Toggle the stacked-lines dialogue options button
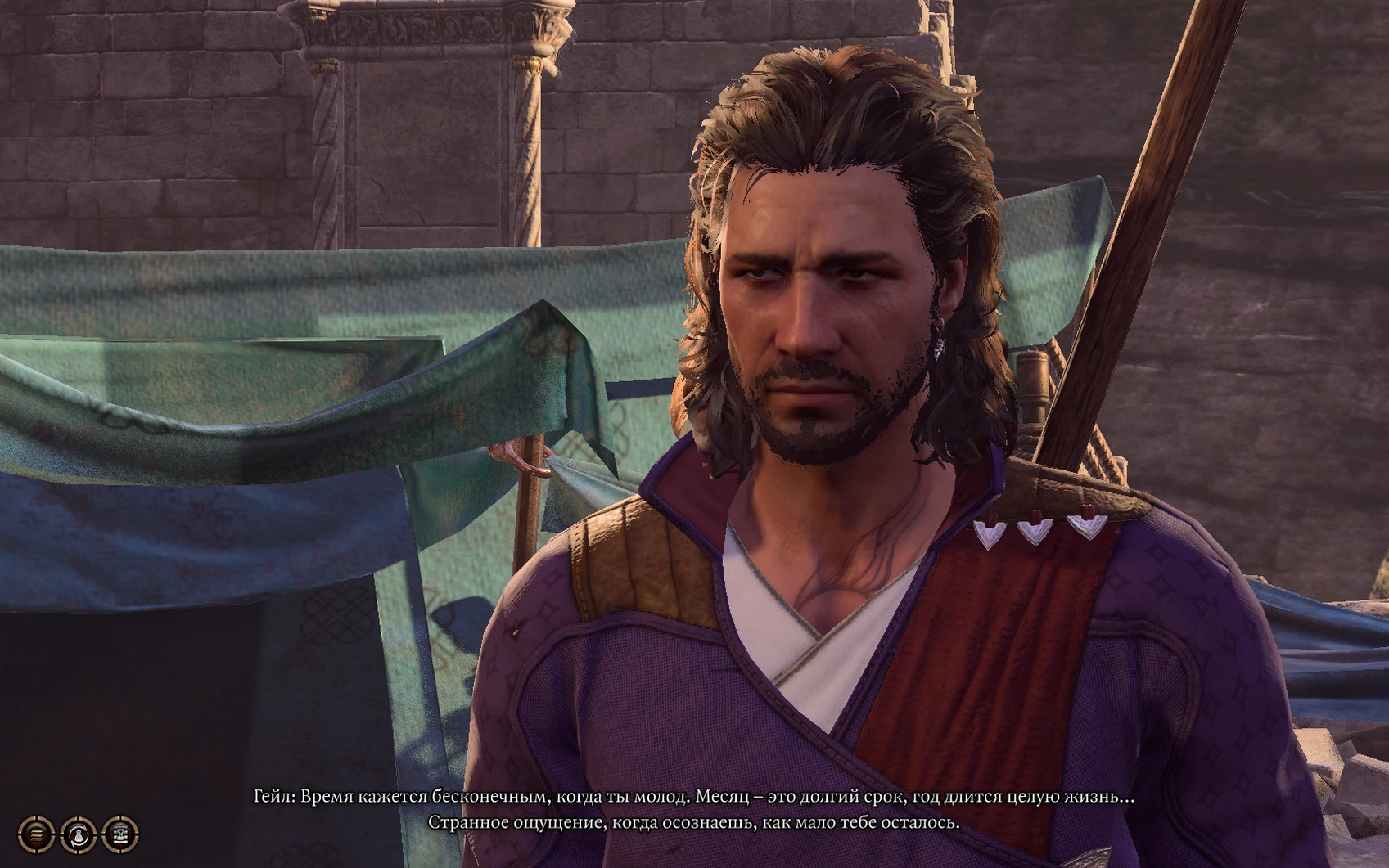The image size is (1389, 868). [x=36, y=834]
